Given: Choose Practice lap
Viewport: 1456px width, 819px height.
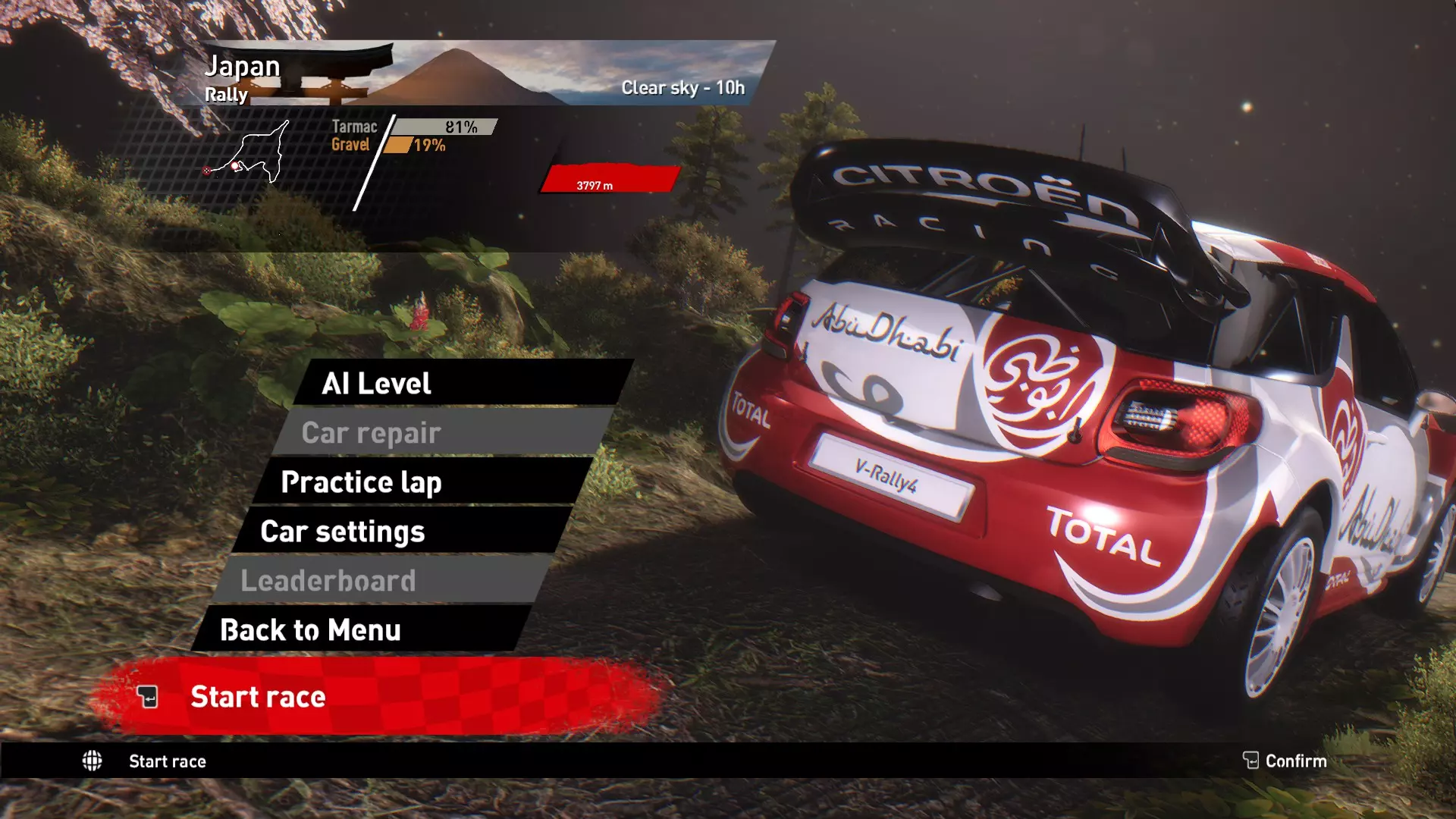Looking at the screenshot, I should point(423,482).
